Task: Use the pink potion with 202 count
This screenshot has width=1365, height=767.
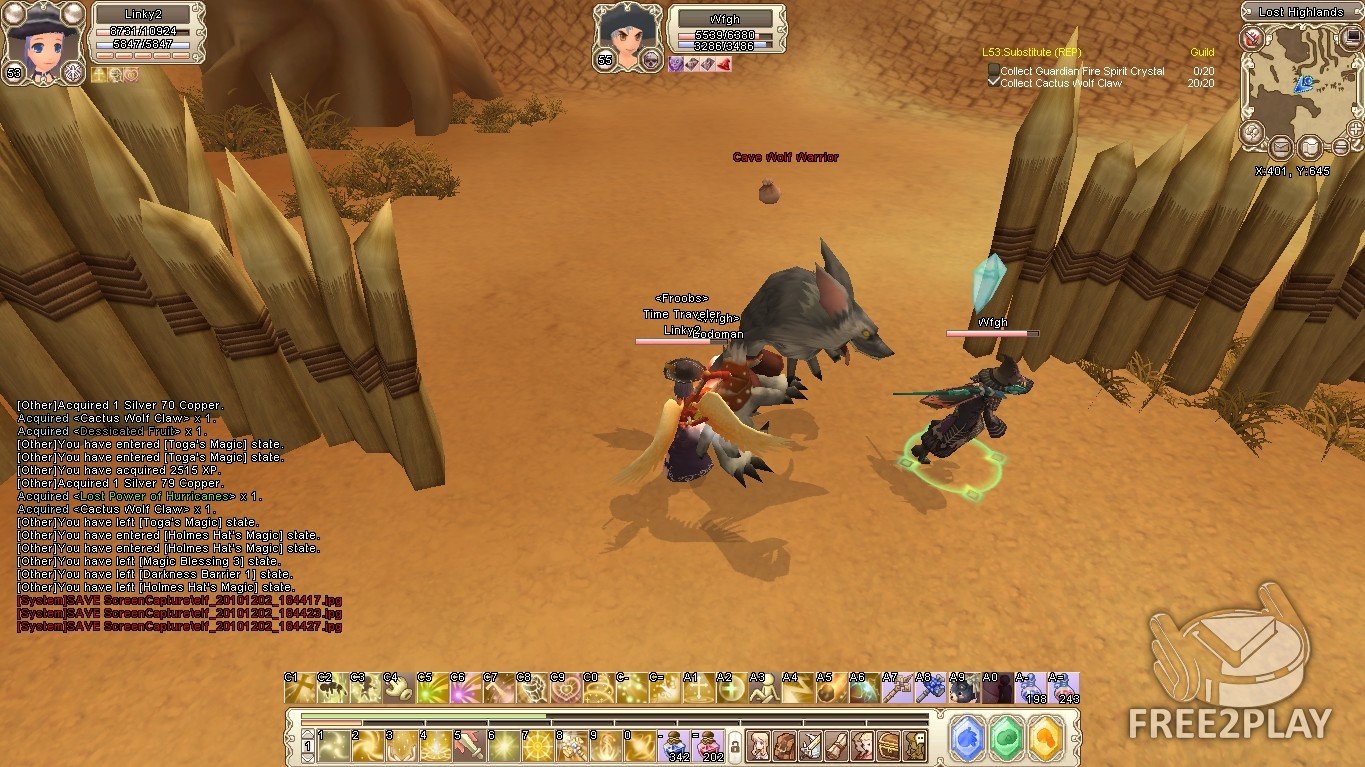Action: (x=709, y=746)
